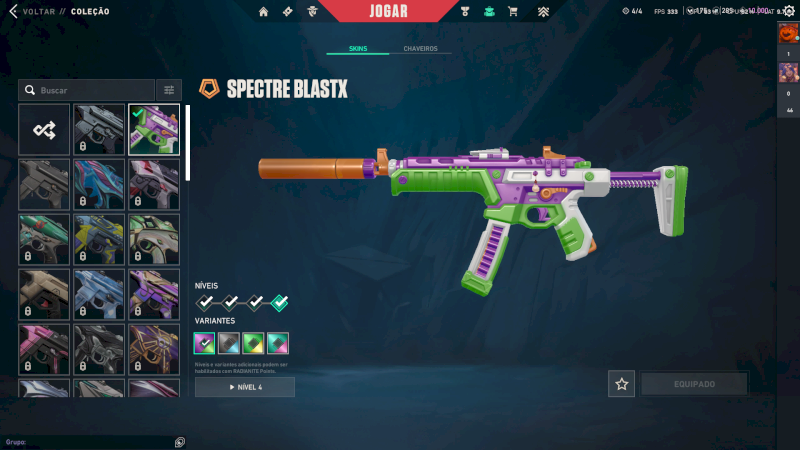Select the Skins tab
800x450 pixels.
click(358, 48)
